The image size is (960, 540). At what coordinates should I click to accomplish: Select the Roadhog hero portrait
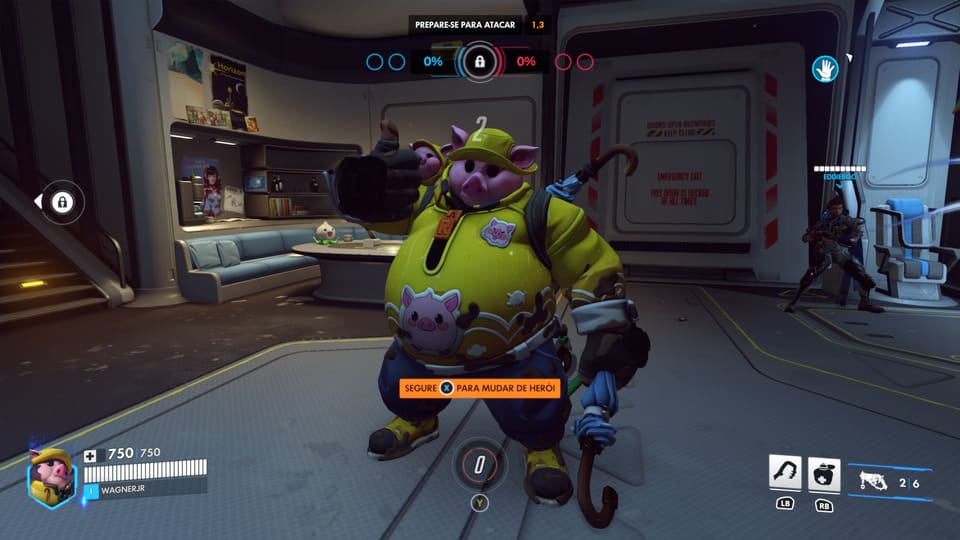click(50, 477)
